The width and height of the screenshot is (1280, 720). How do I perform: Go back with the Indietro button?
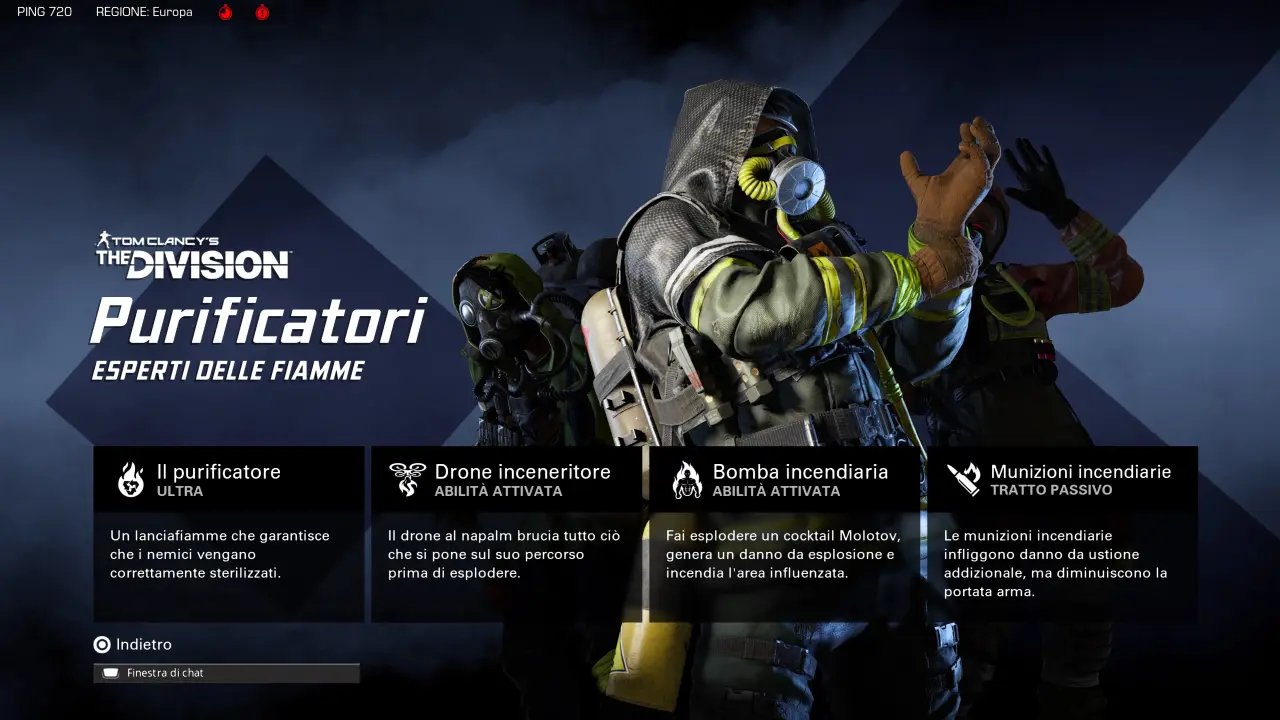[x=133, y=645]
